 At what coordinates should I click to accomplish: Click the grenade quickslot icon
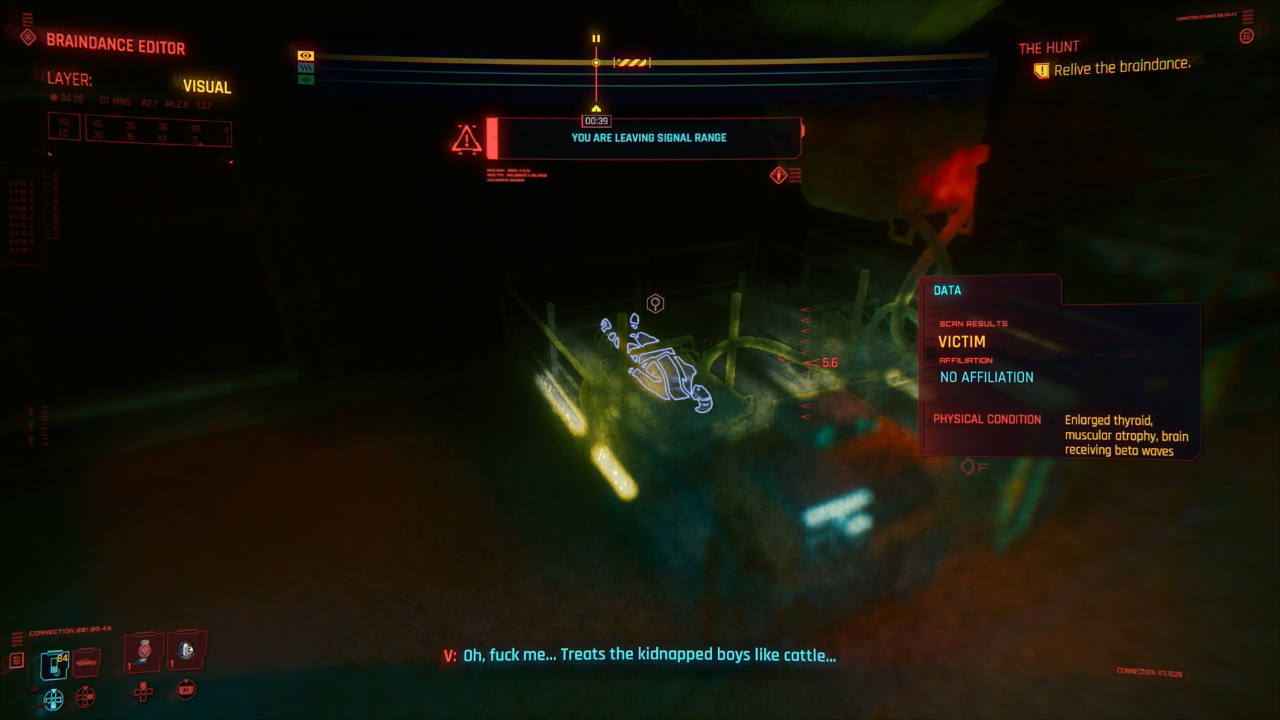click(143, 652)
